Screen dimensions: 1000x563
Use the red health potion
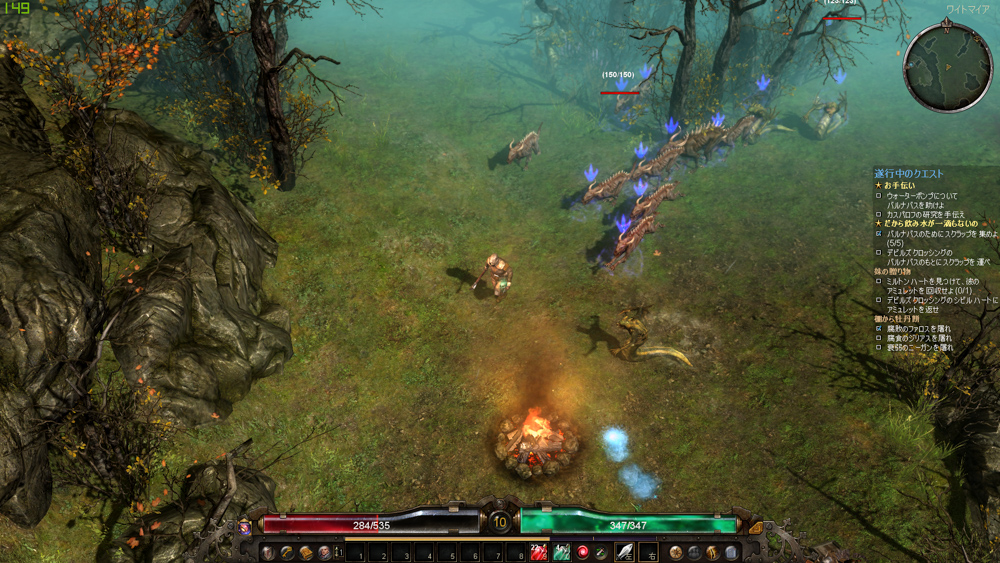coord(539,552)
